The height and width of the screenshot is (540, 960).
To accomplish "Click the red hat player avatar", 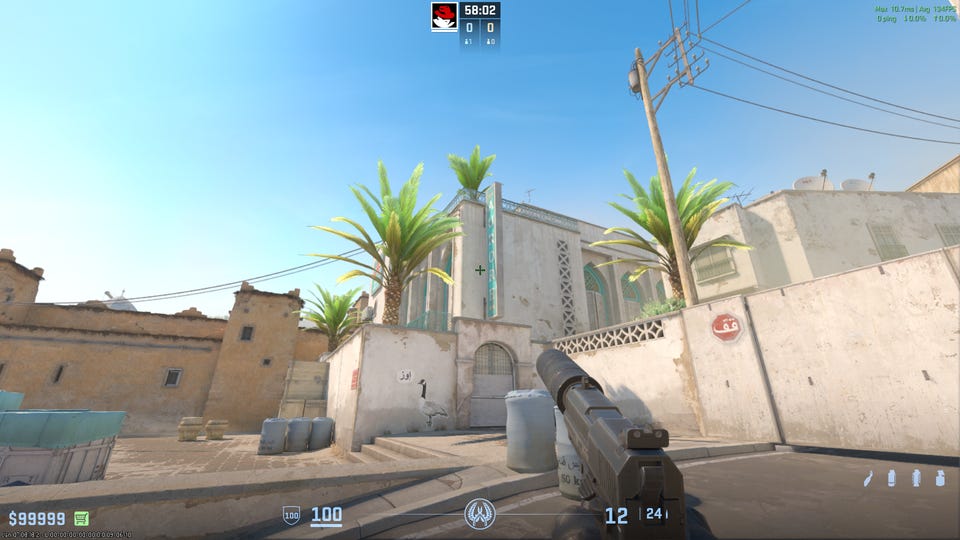I will tap(444, 16).
